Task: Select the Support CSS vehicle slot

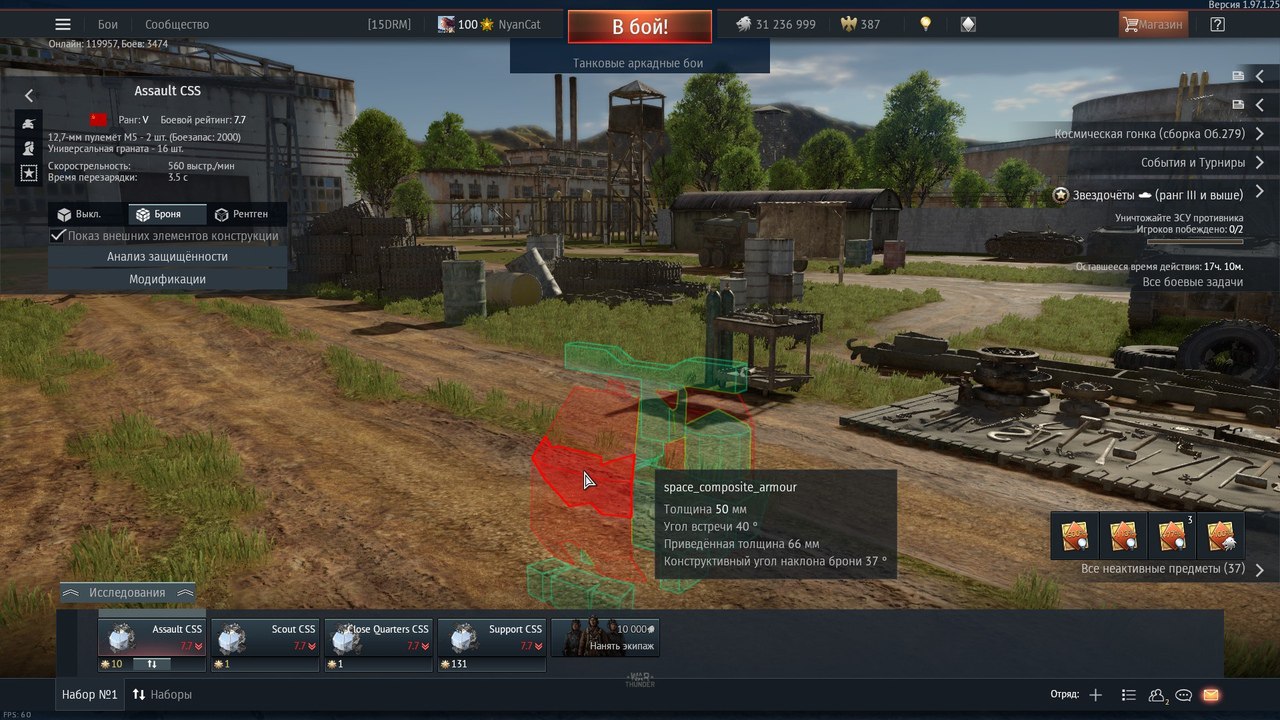Action: [x=492, y=637]
